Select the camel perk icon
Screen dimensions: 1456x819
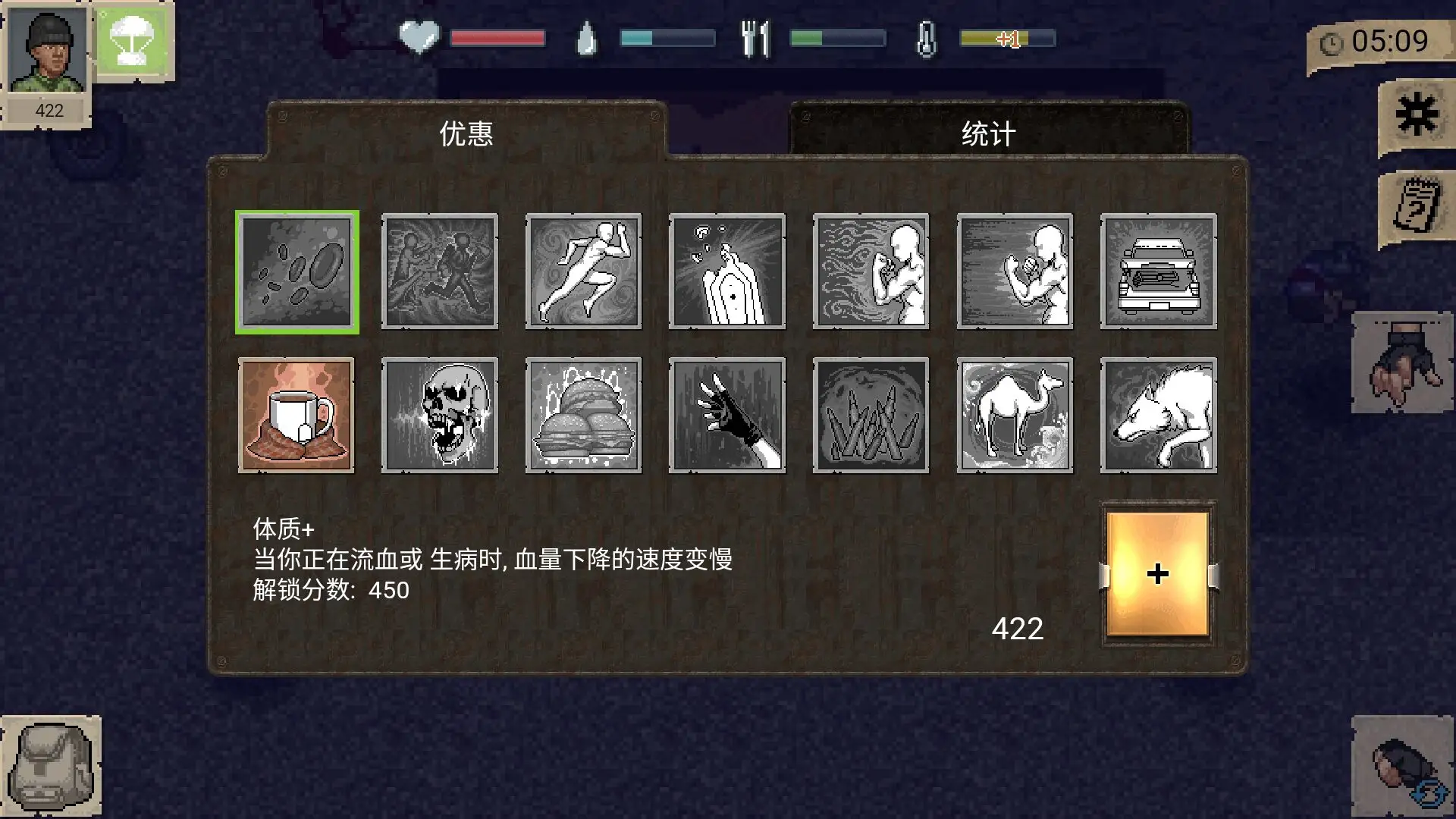click(x=1015, y=416)
